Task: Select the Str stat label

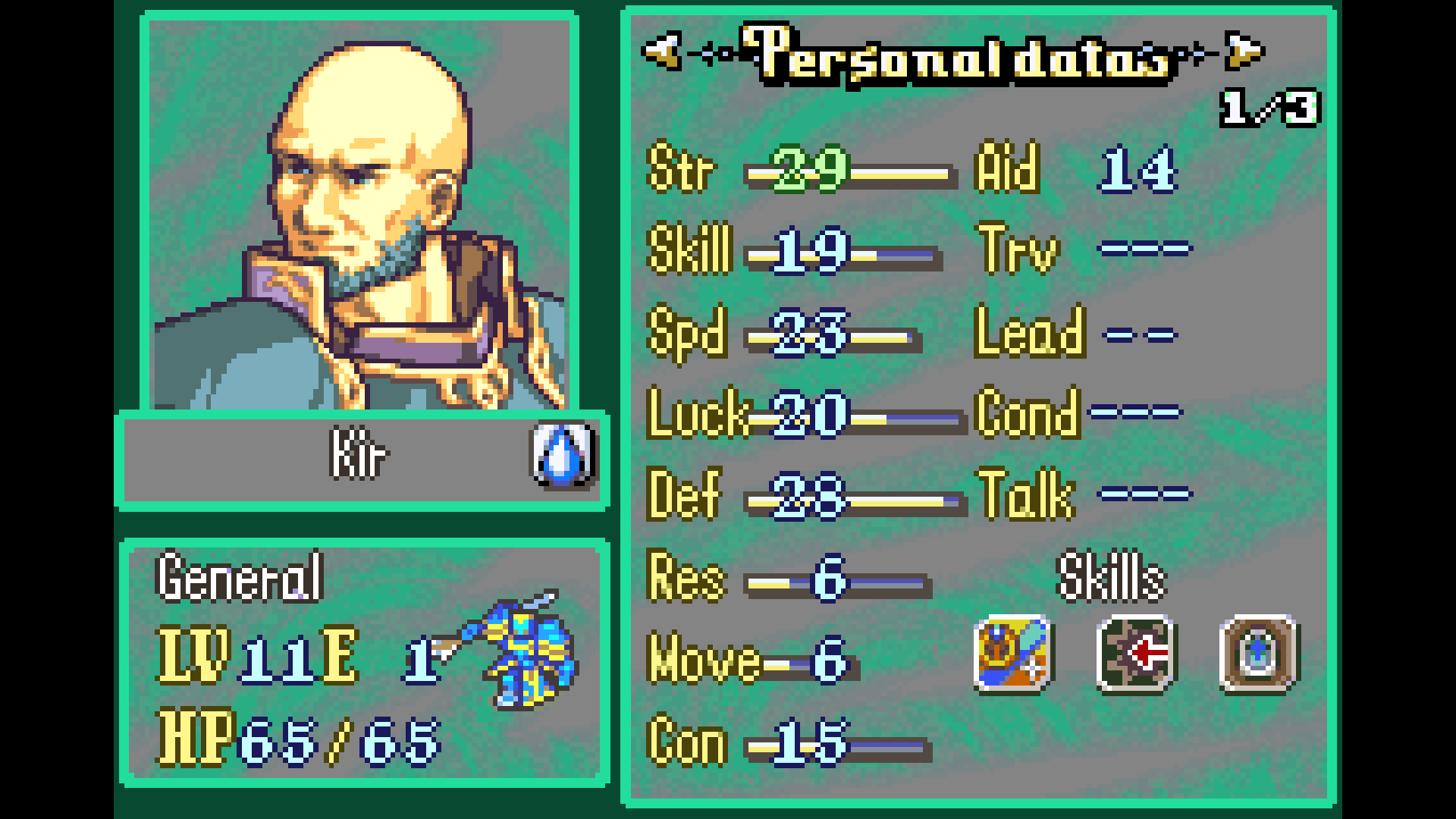Action: tap(682, 168)
